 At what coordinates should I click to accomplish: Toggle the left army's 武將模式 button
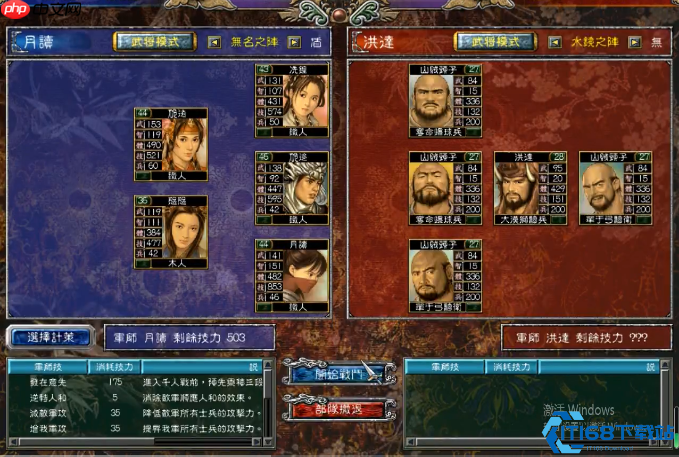[x=154, y=42]
